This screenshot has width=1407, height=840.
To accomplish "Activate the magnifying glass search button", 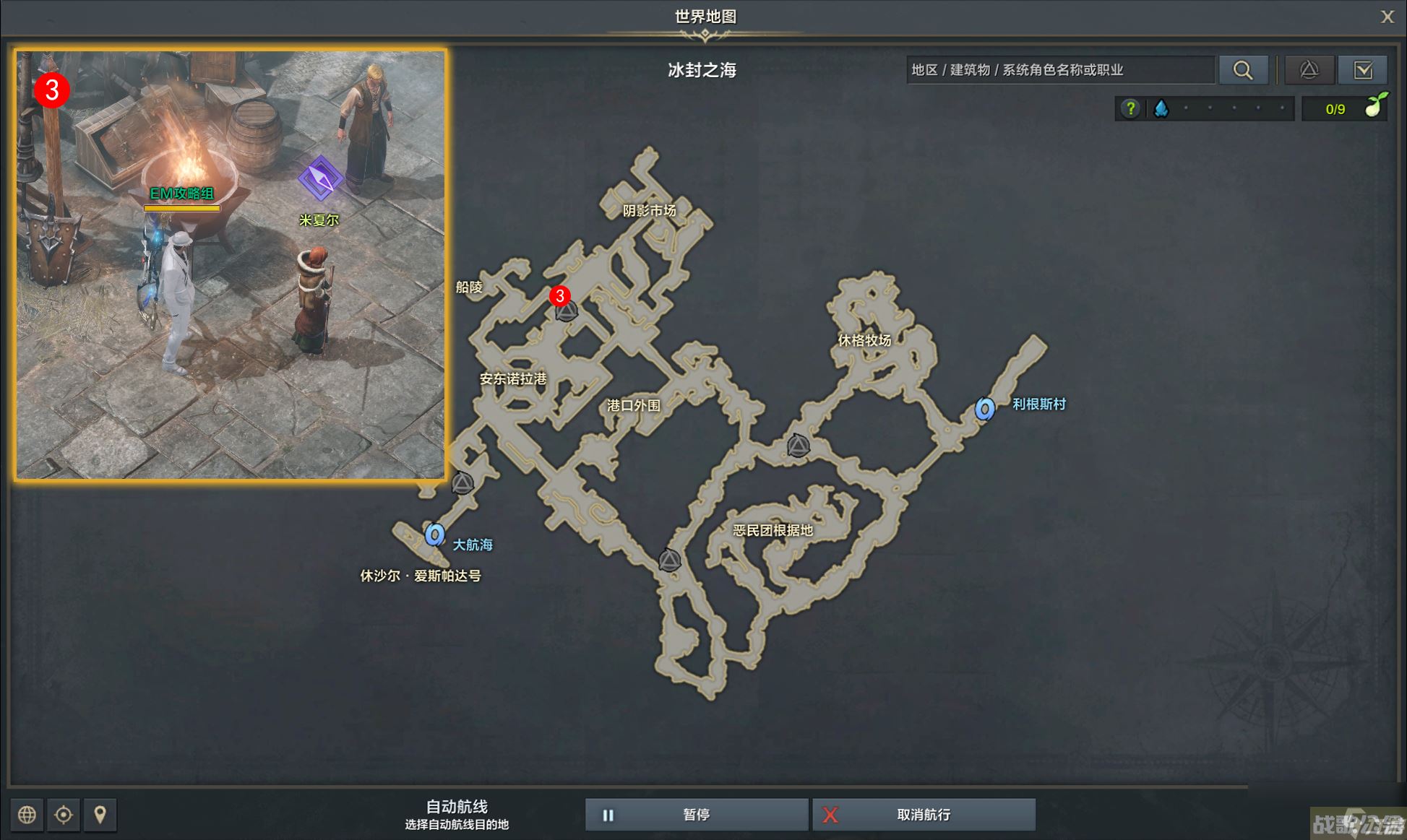I will (x=1243, y=70).
